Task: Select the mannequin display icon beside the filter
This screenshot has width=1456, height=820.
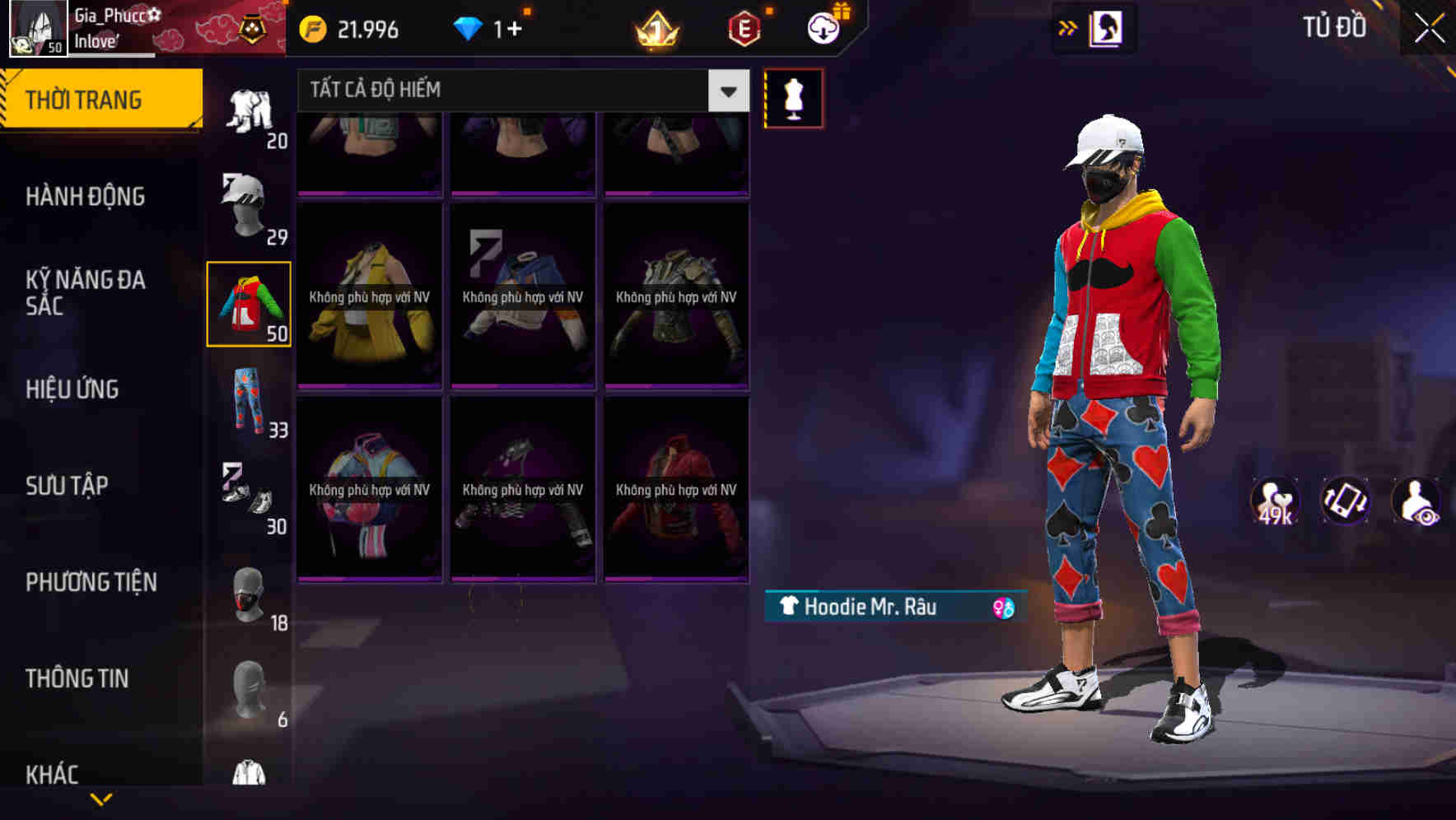Action: pos(793,98)
